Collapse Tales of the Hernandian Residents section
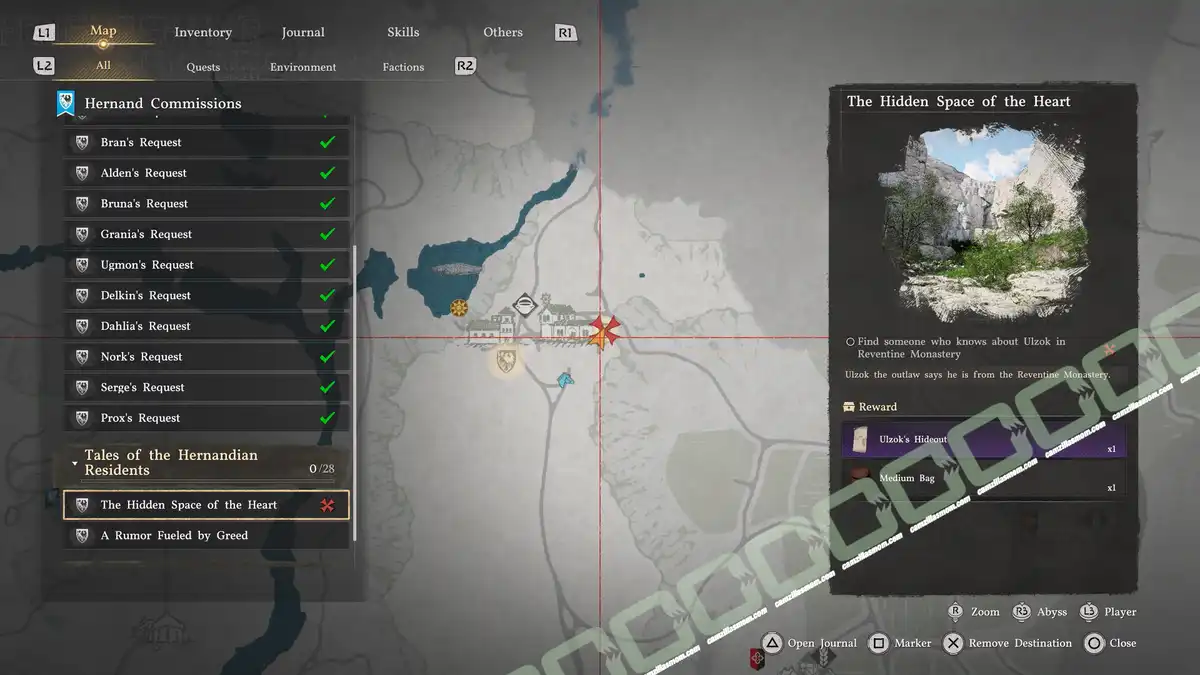1200x675 pixels. (x=75, y=463)
